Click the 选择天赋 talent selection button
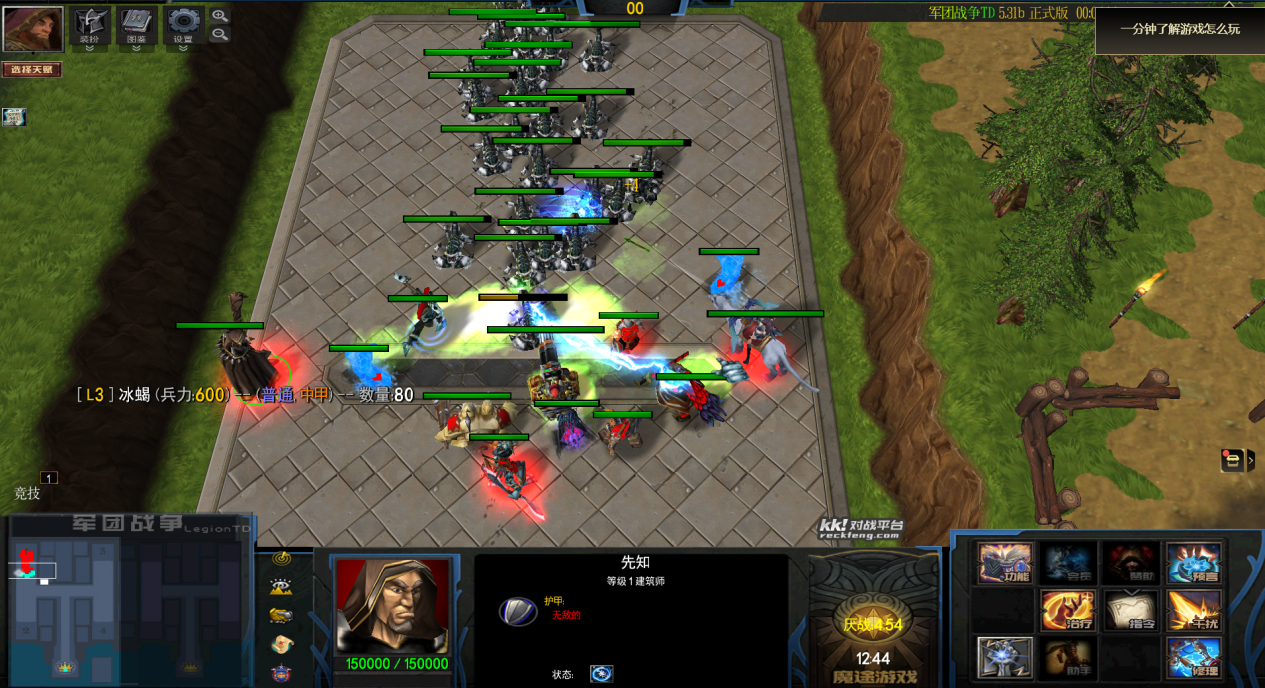 tap(32, 70)
